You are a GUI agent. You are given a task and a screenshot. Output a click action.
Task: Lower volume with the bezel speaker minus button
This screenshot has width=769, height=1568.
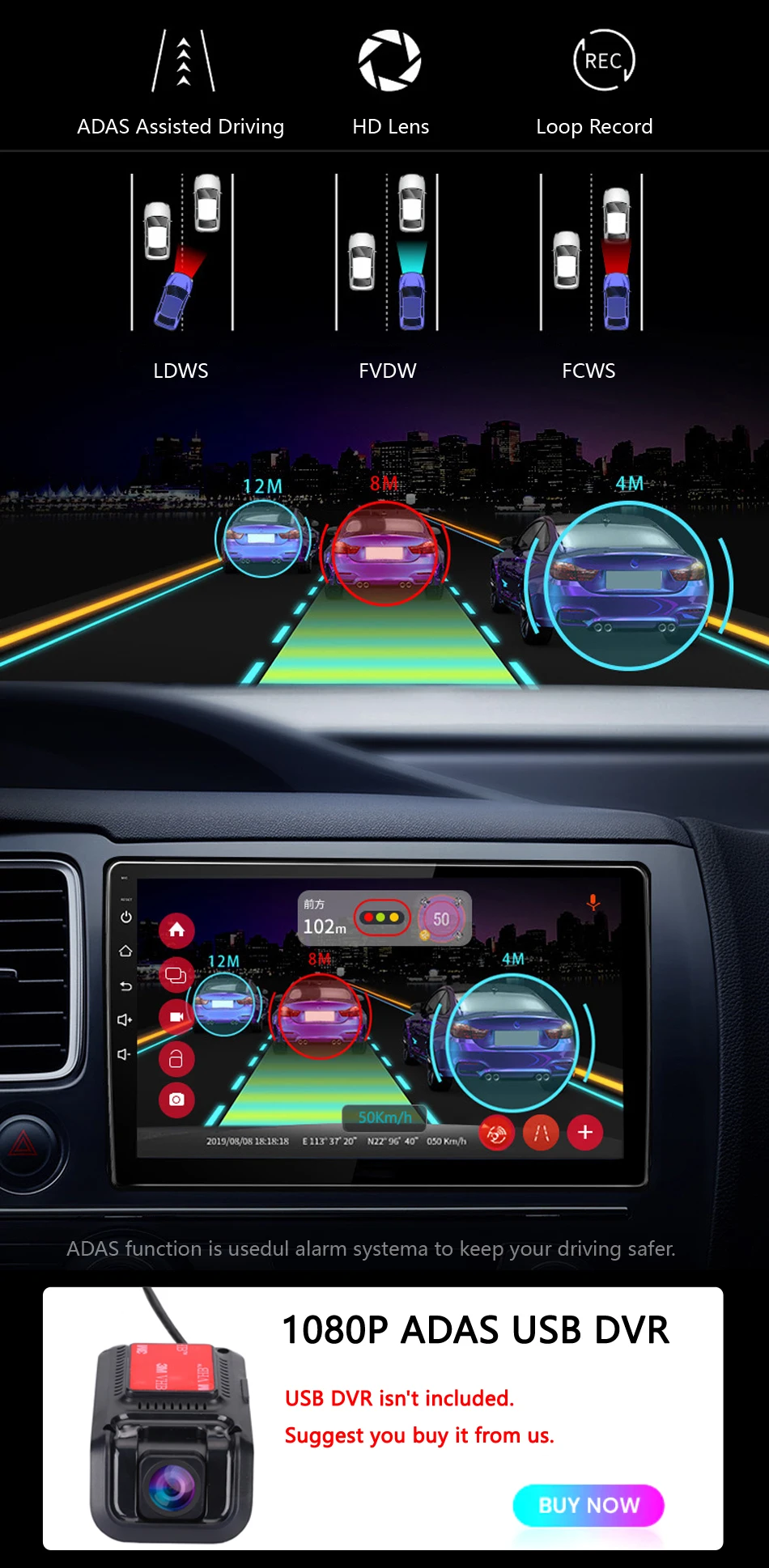(x=124, y=1054)
